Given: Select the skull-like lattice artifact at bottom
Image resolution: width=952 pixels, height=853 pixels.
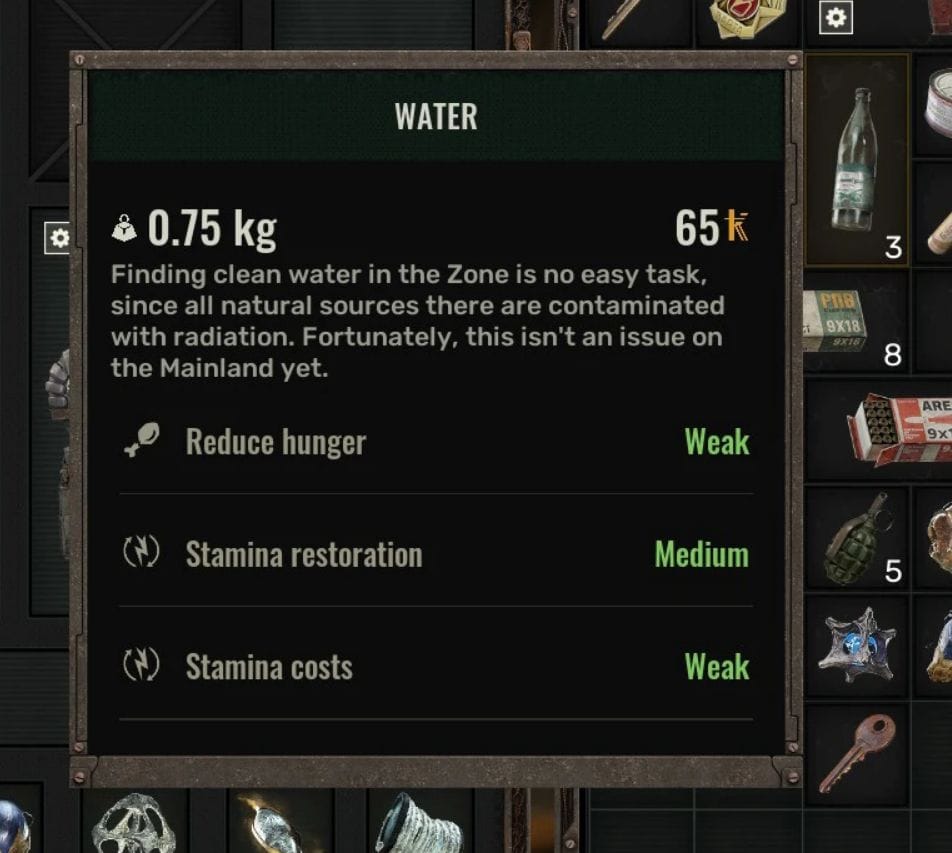Looking at the screenshot, I should pyautogui.click(x=133, y=823).
